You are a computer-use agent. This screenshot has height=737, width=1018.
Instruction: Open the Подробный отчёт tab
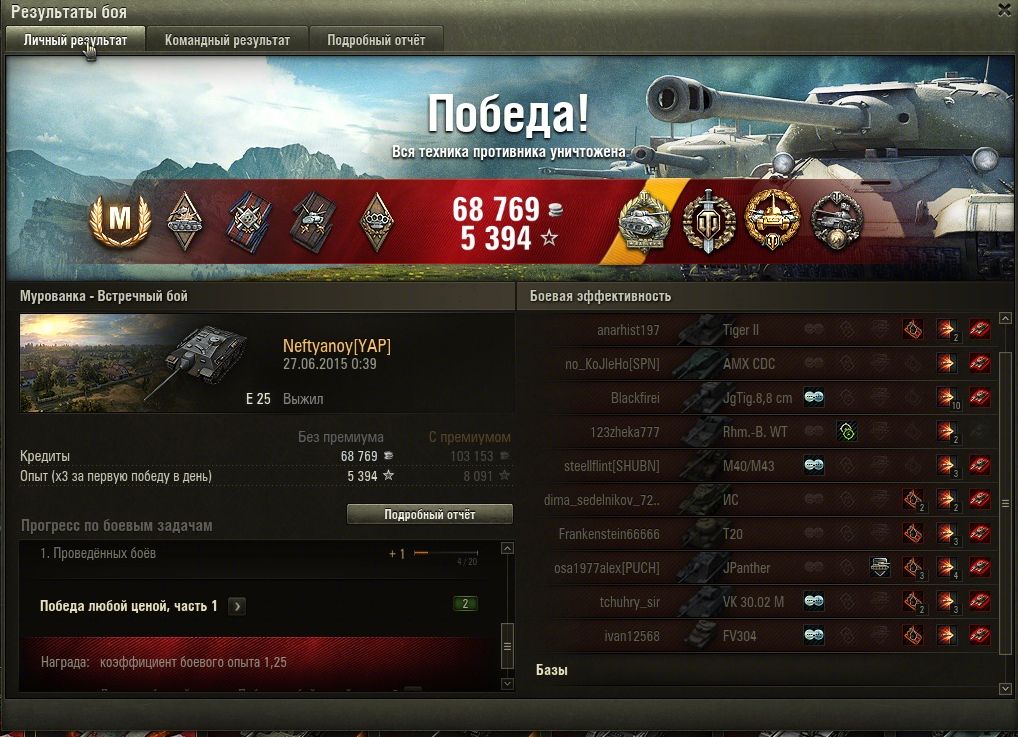coord(375,40)
